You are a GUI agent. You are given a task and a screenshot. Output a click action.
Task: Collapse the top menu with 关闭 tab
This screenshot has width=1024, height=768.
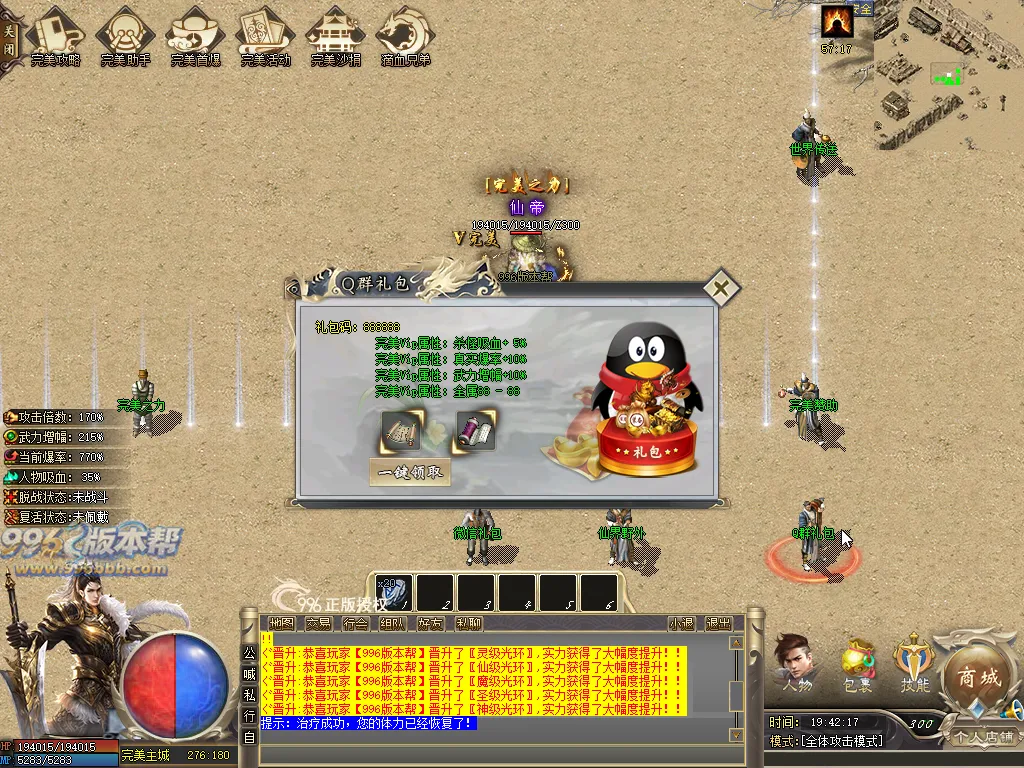9,38
